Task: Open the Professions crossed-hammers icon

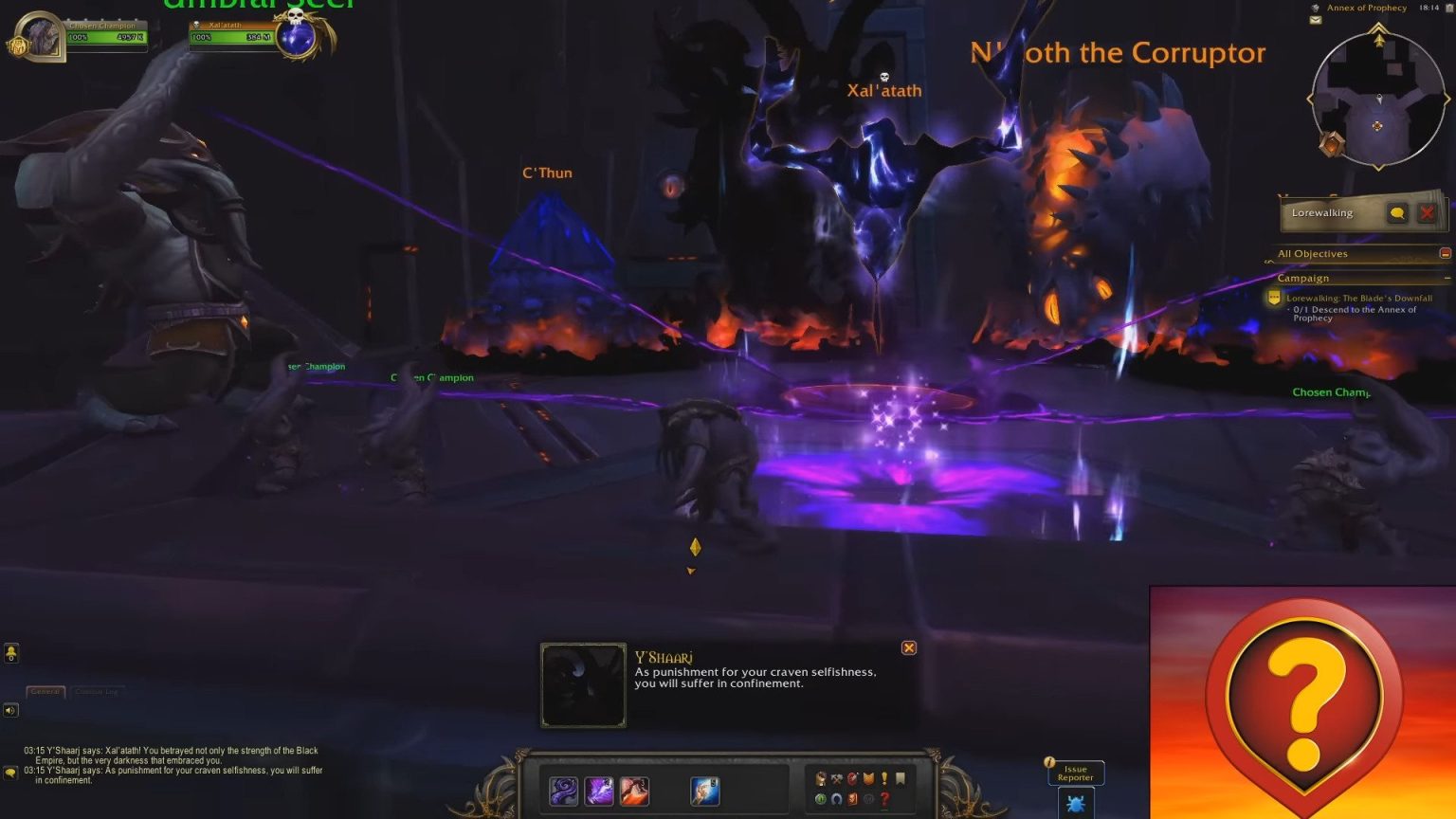Action: click(x=837, y=779)
